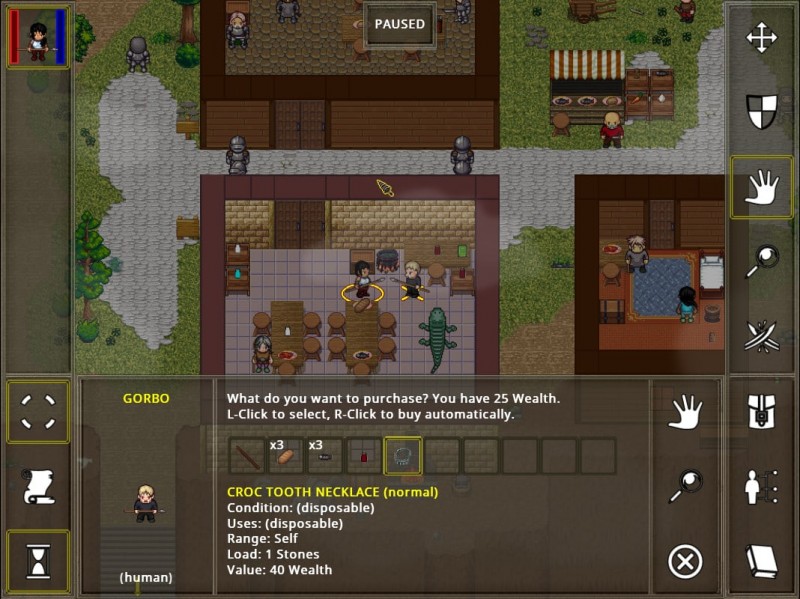800x599 pixels.
Task: Click the magnifier icon in the shop panel
Action: point(685,487)
